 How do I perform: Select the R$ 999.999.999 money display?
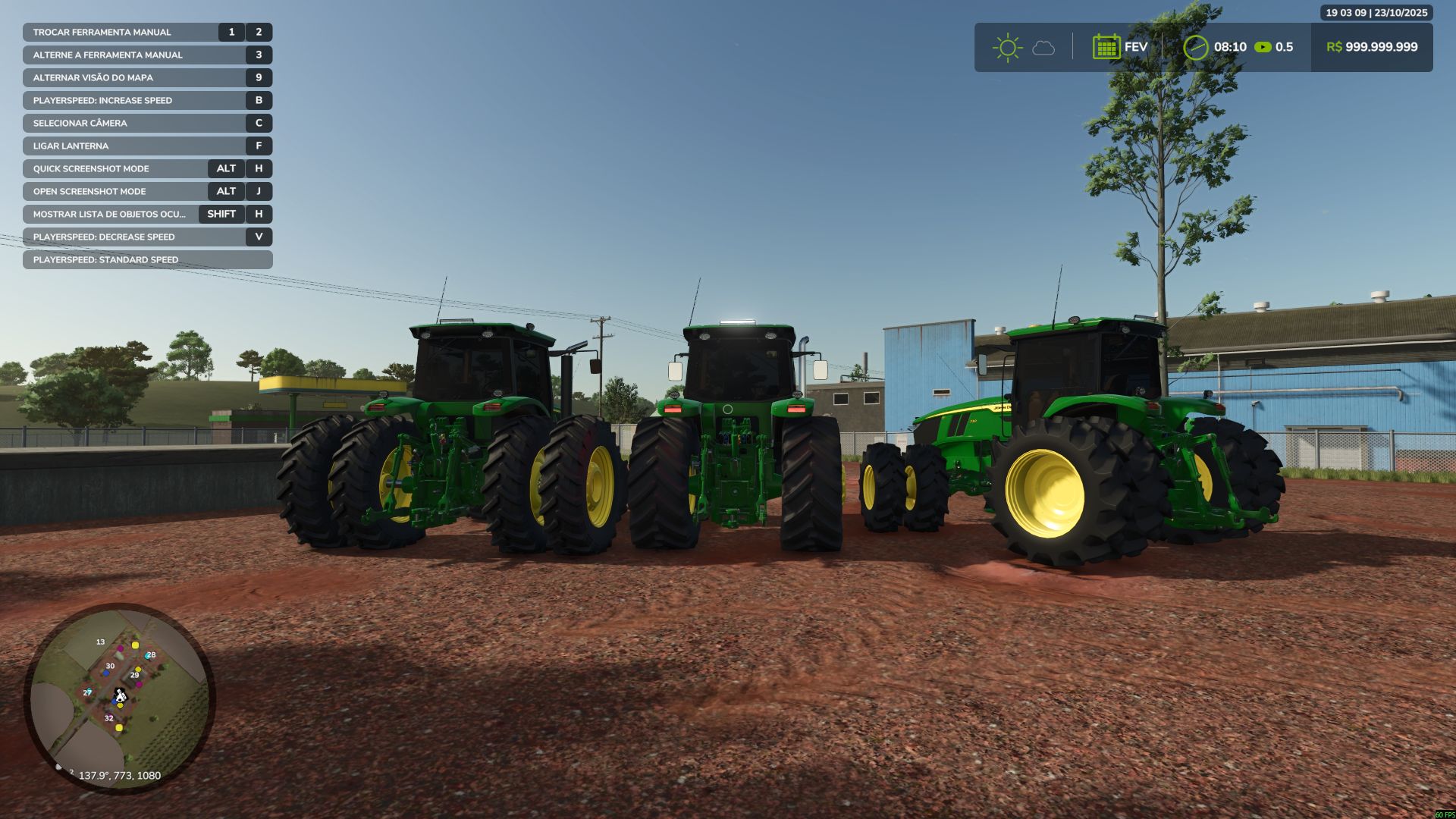pyautogui.click(x=1373, y=47)
